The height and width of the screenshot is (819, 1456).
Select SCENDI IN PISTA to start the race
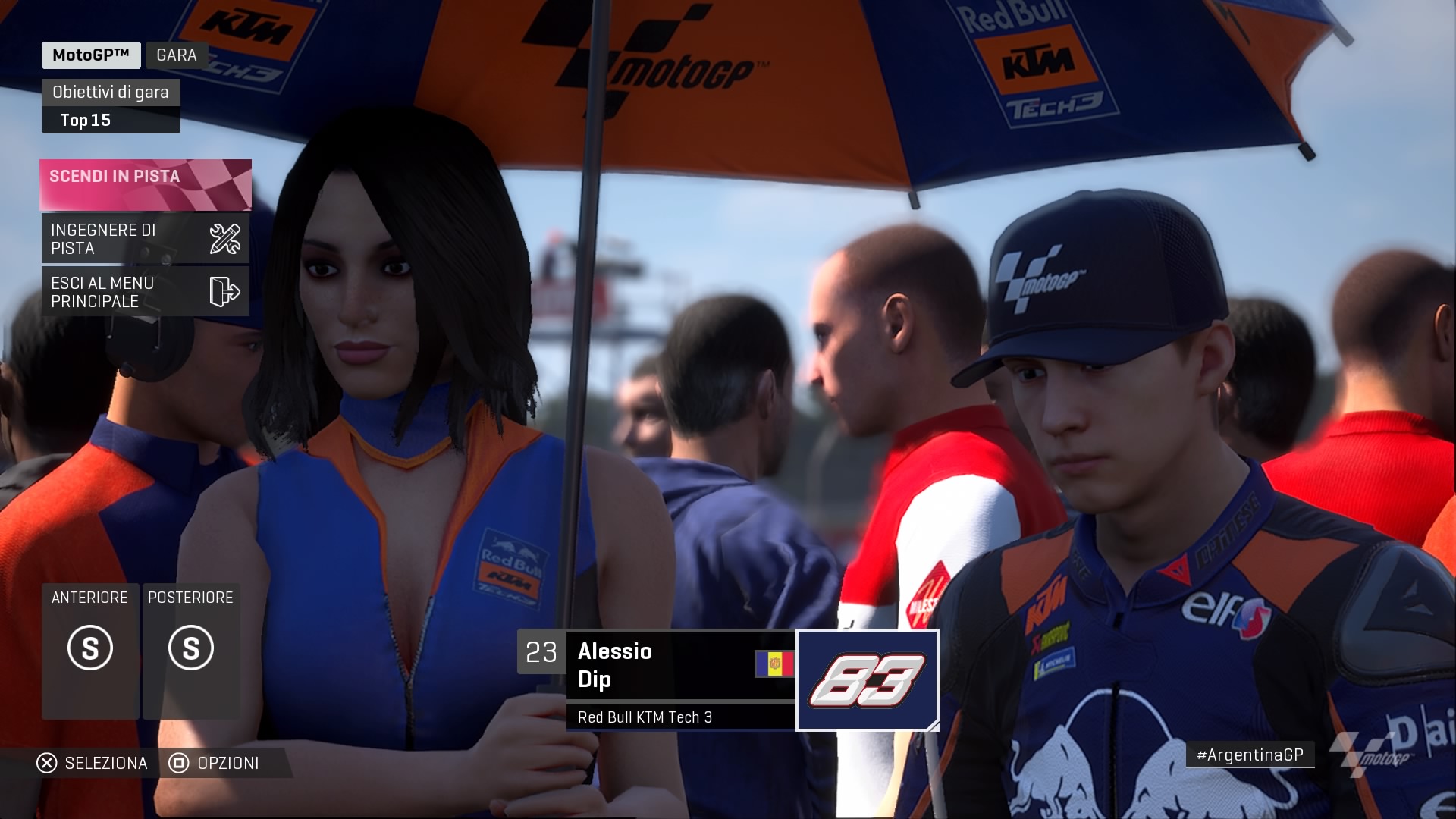pyautogui.click(x=145, y=184)
